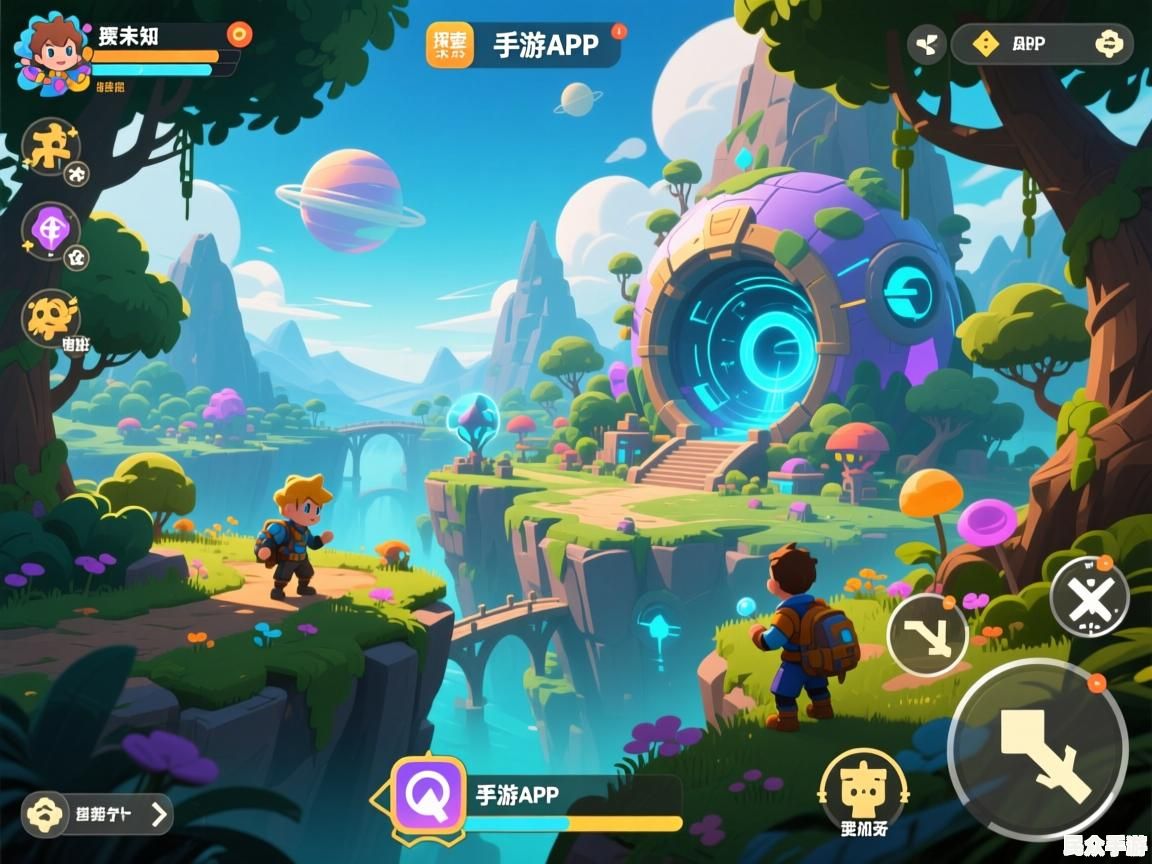Image resolution: width=1152 pixels, height=864 pixels.
Task: Activate the large hammer attack button
Action: point(1038,750)
